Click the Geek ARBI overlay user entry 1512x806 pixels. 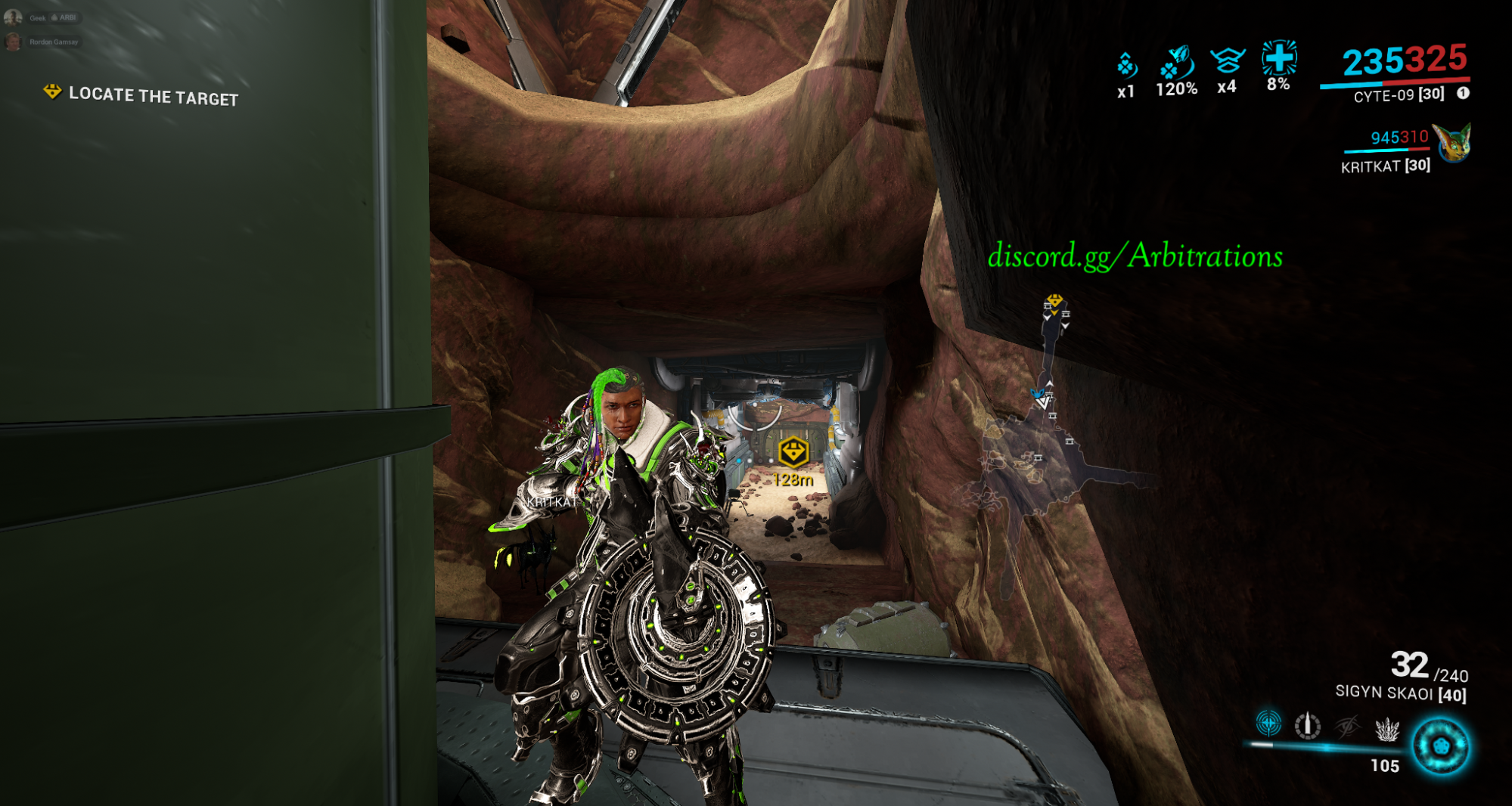point(44,17)
